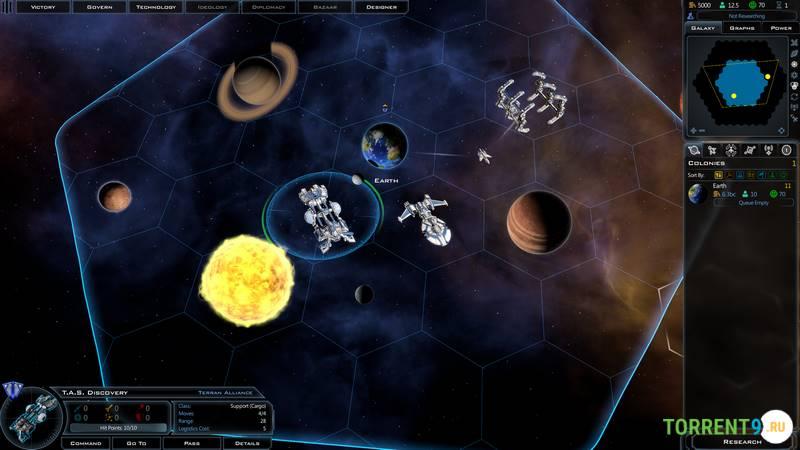800x450 pixels.
Task: Pass the selected ship's turn
Action: pyautogui.click(x=192, y=442)
